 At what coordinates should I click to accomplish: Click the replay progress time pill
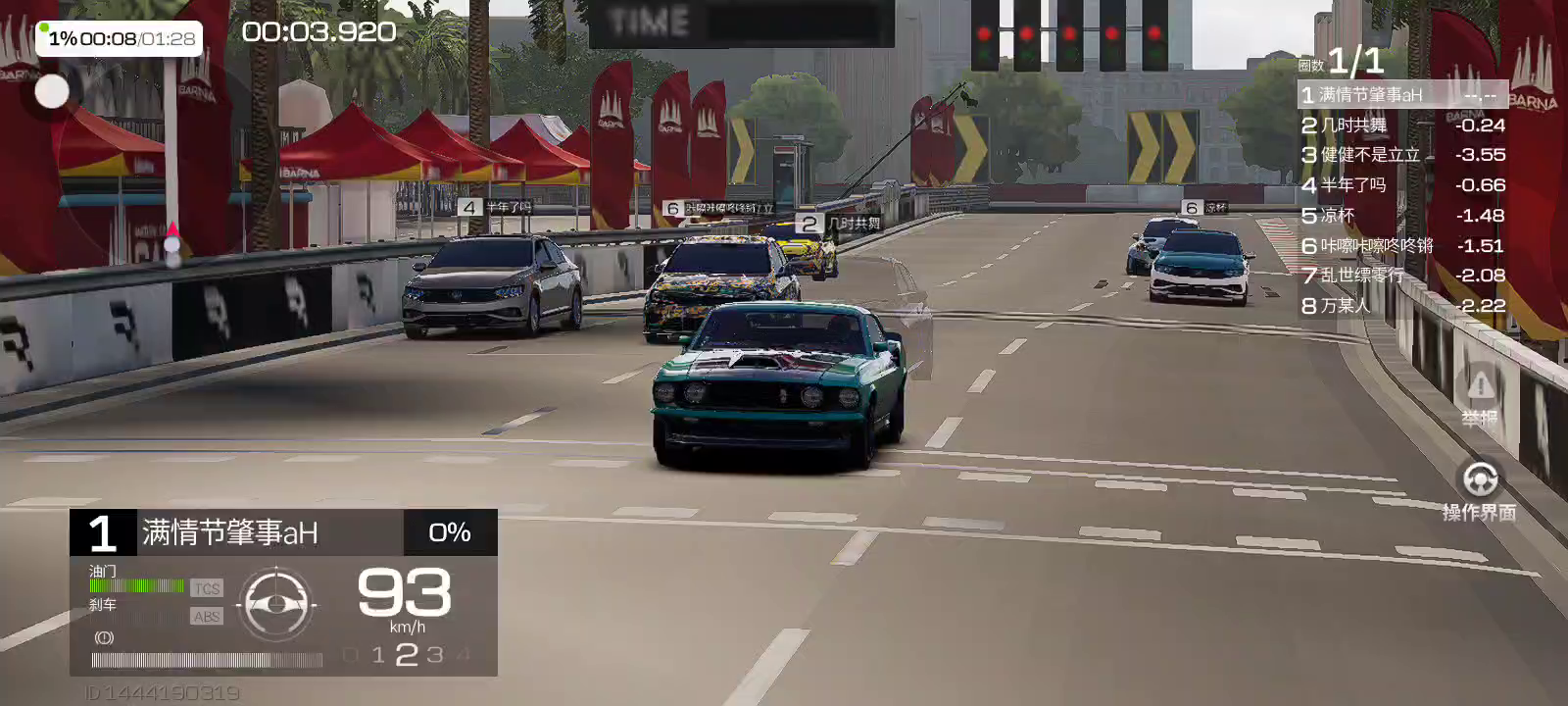point(120,38)
